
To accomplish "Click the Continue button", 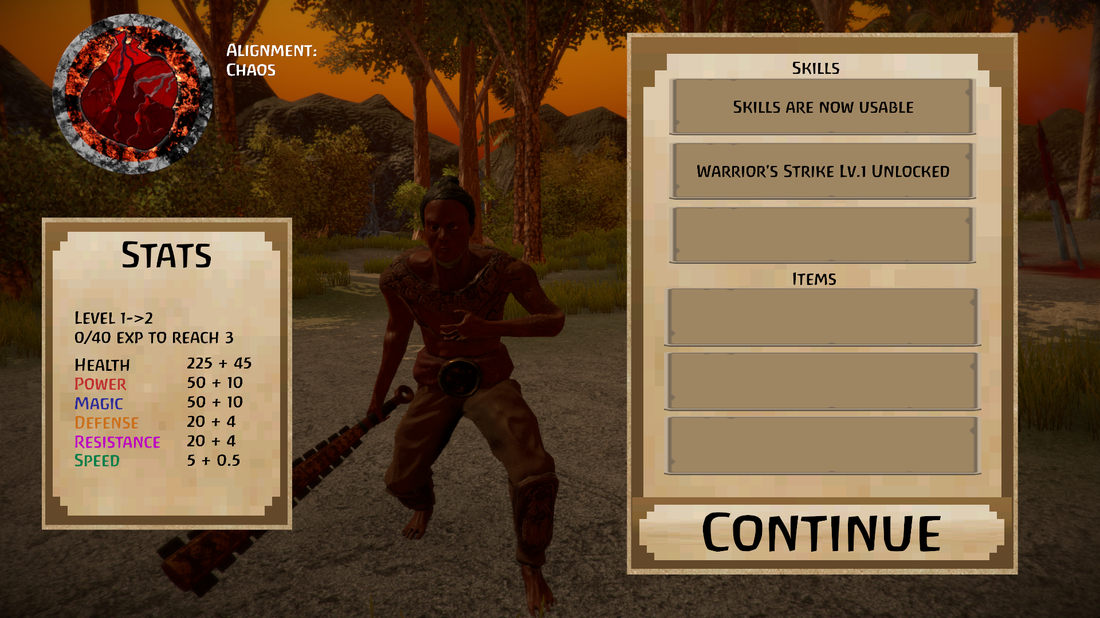I will pos(821,531).
